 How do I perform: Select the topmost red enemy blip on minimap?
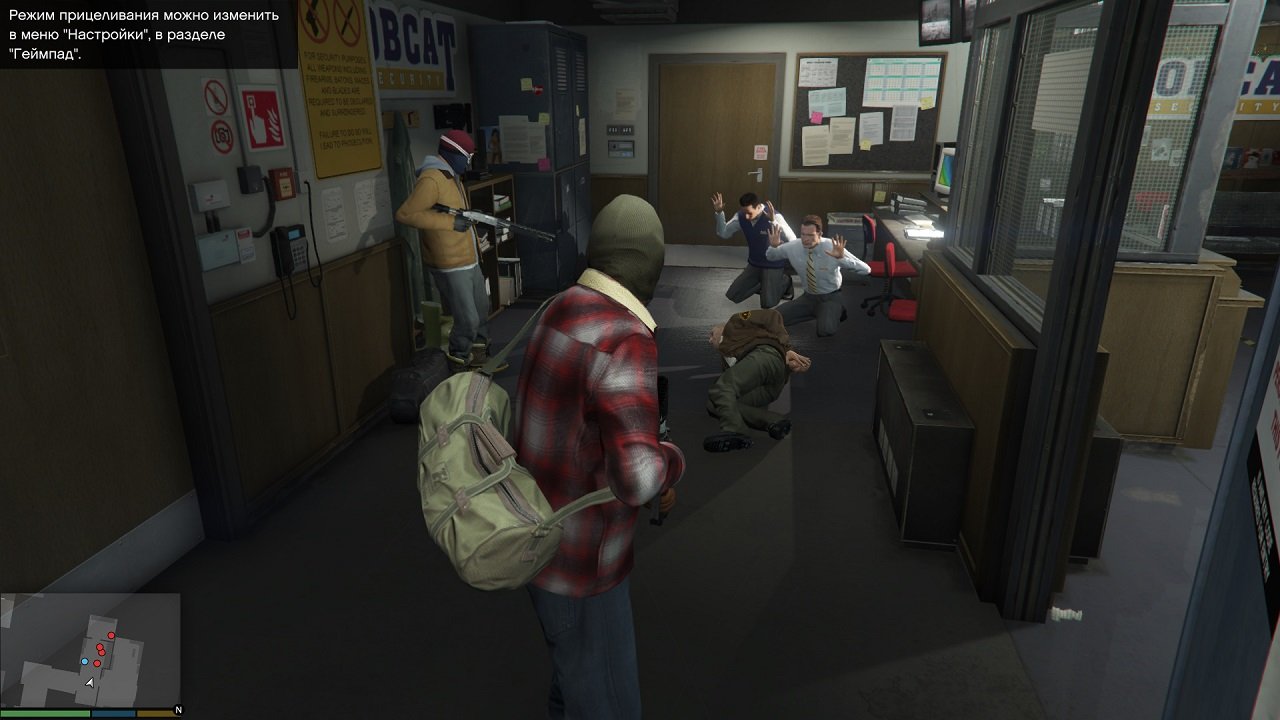(111, 635)
